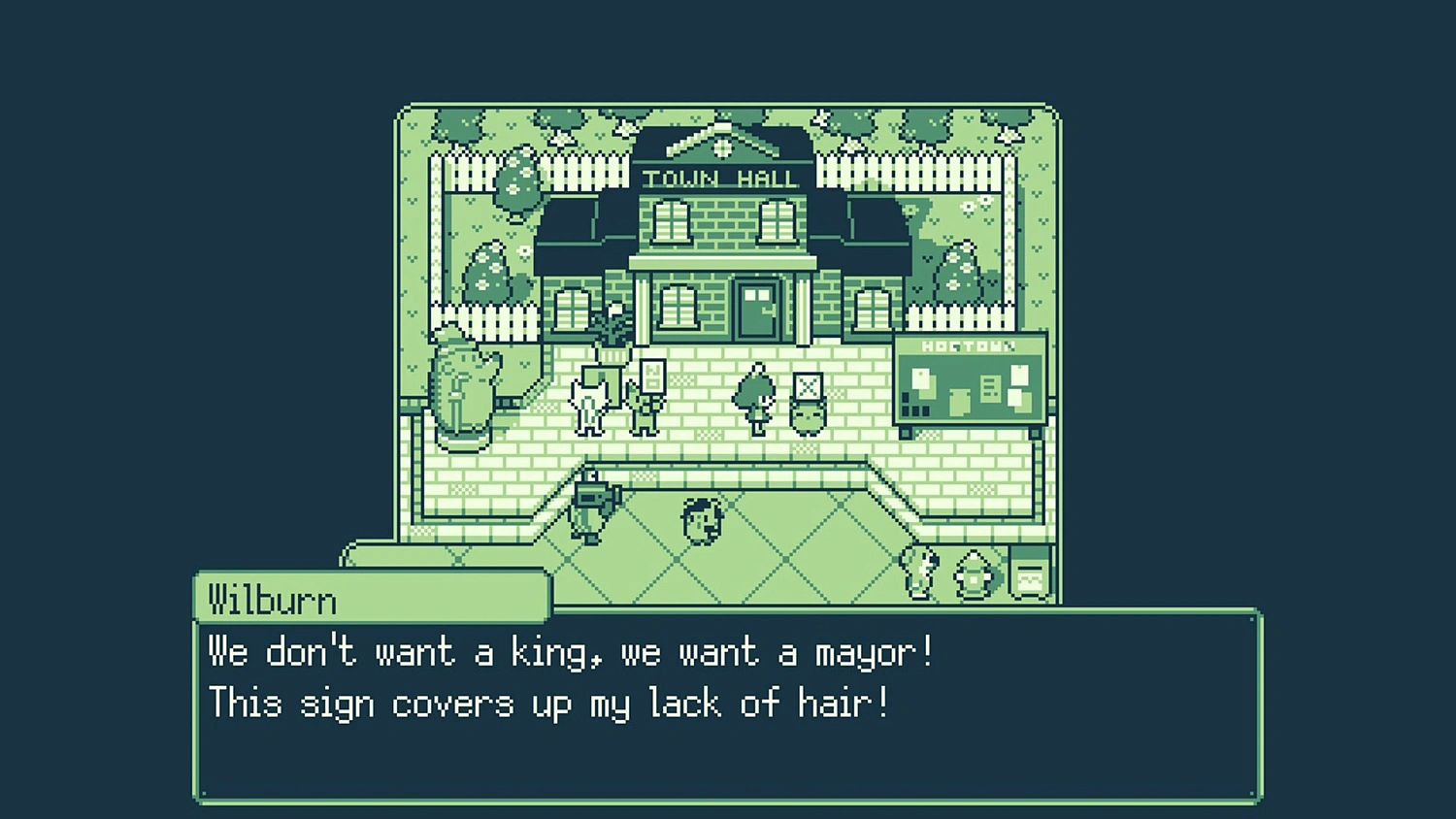The width and height of the screenshot is (1456, 819).
Task: Click the fire hydrant near the bottom
Action: (x=972, y=574)
